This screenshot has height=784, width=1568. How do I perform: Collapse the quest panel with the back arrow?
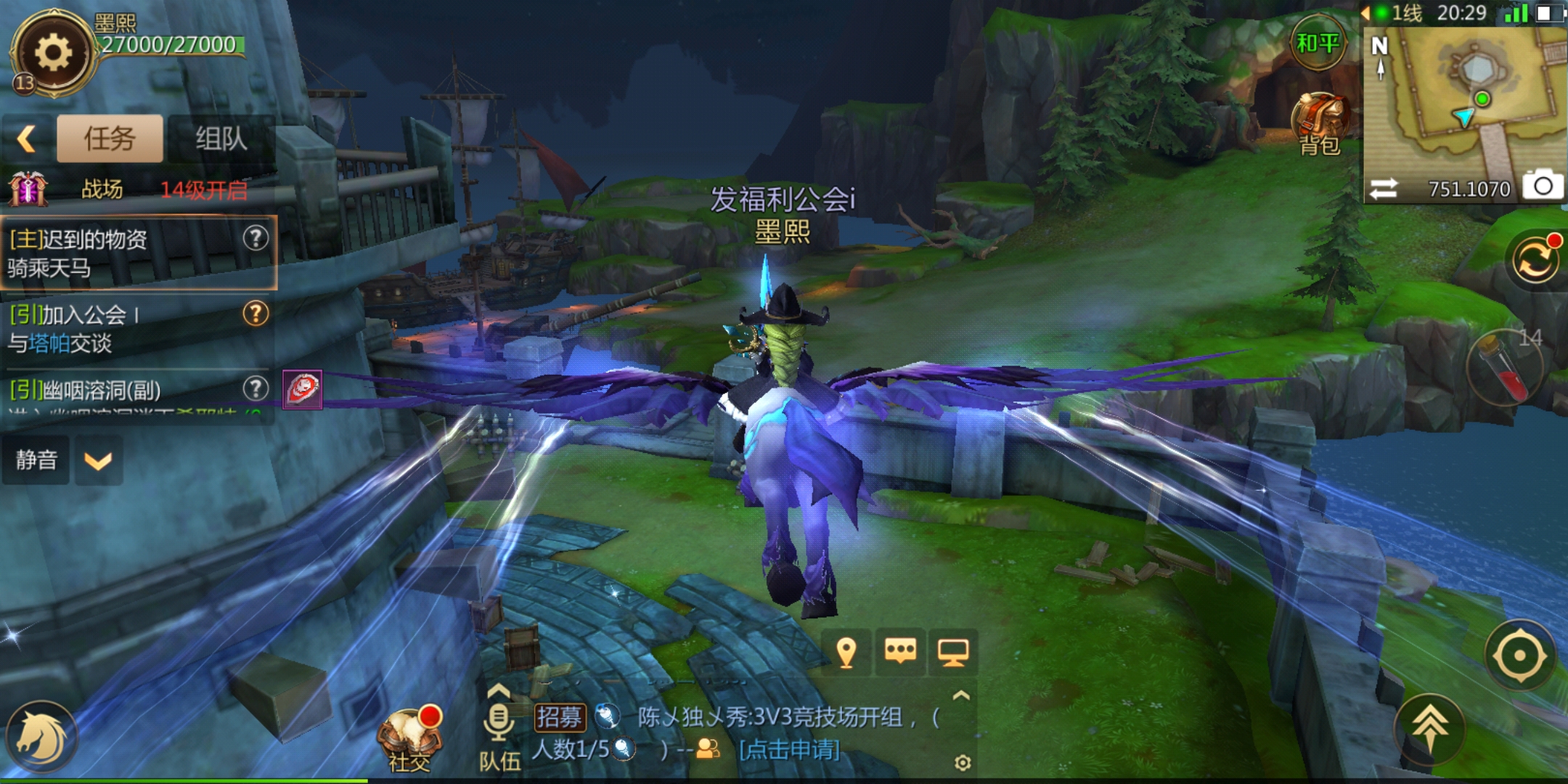click(x=27, y=139)
